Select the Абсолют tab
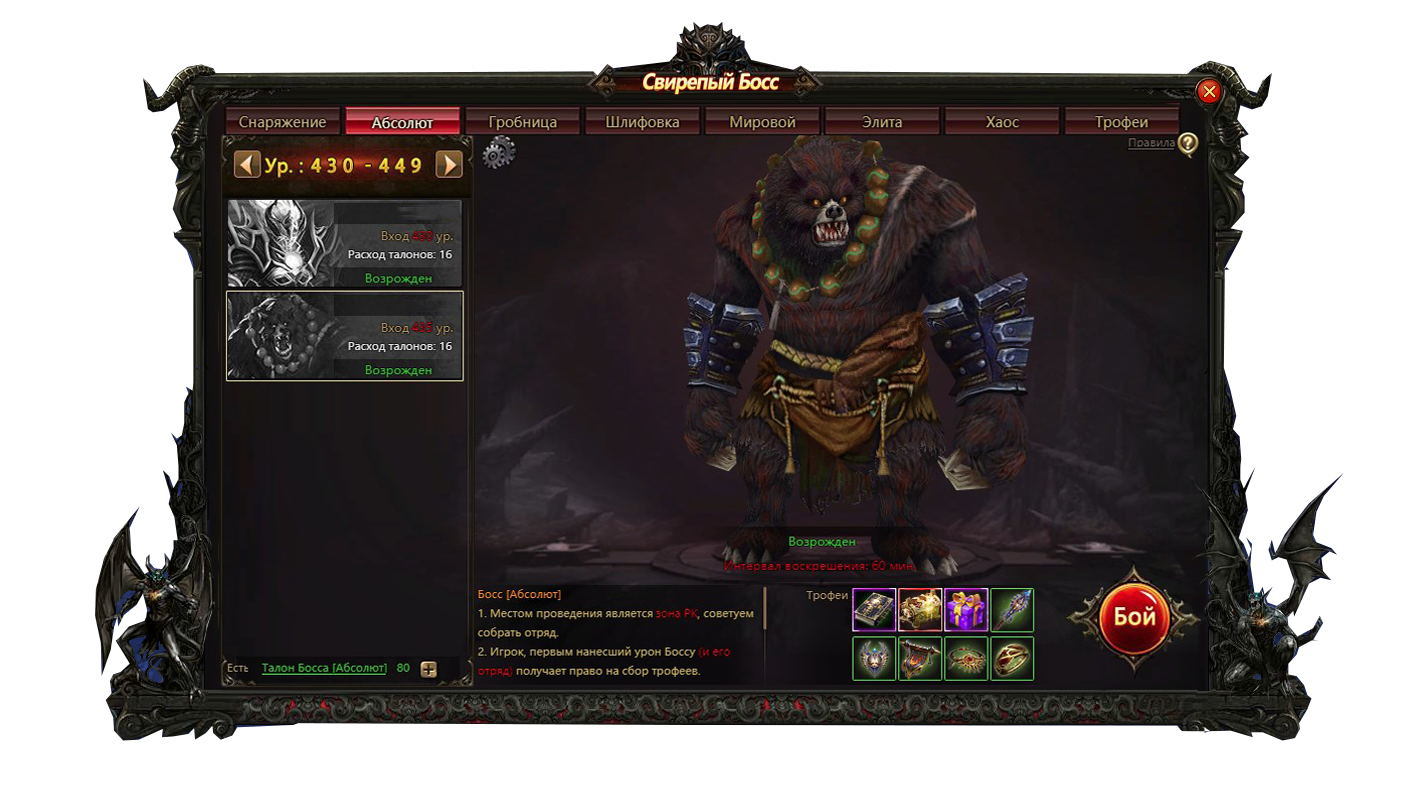This screenshot has width=1409, height=807. point(402,122)
